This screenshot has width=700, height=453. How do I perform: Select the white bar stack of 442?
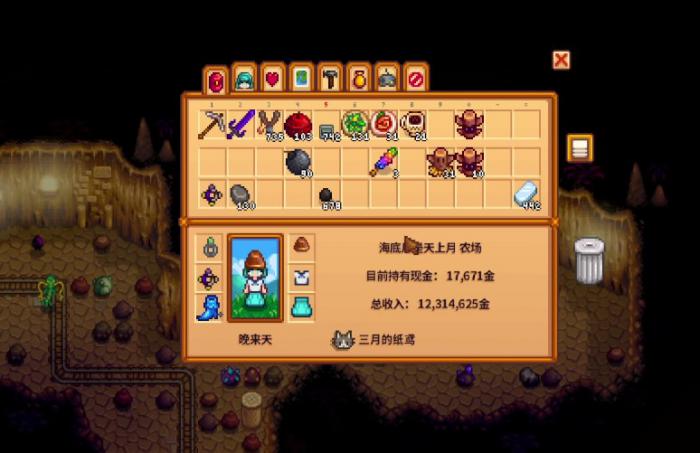coord(527,195)
